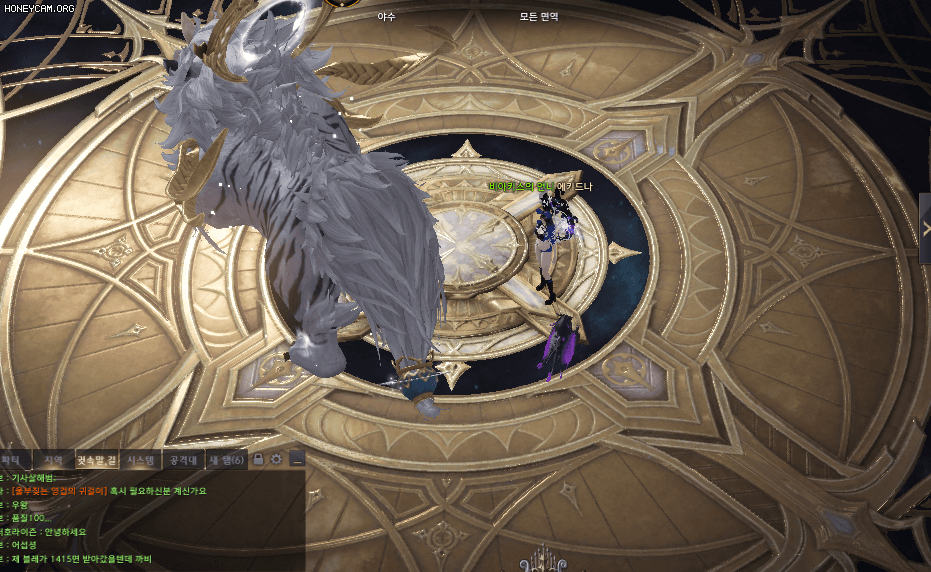Switch to the 파티 chat tab
This screenshot has width=931, height=572.
coord(12,460)
